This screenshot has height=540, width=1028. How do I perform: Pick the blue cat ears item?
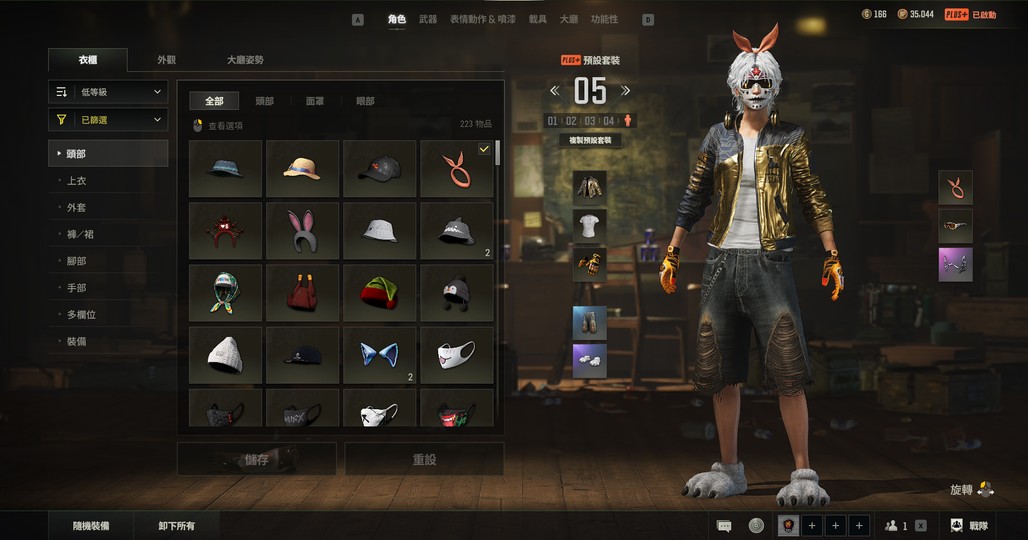click(x=379, y=355)
